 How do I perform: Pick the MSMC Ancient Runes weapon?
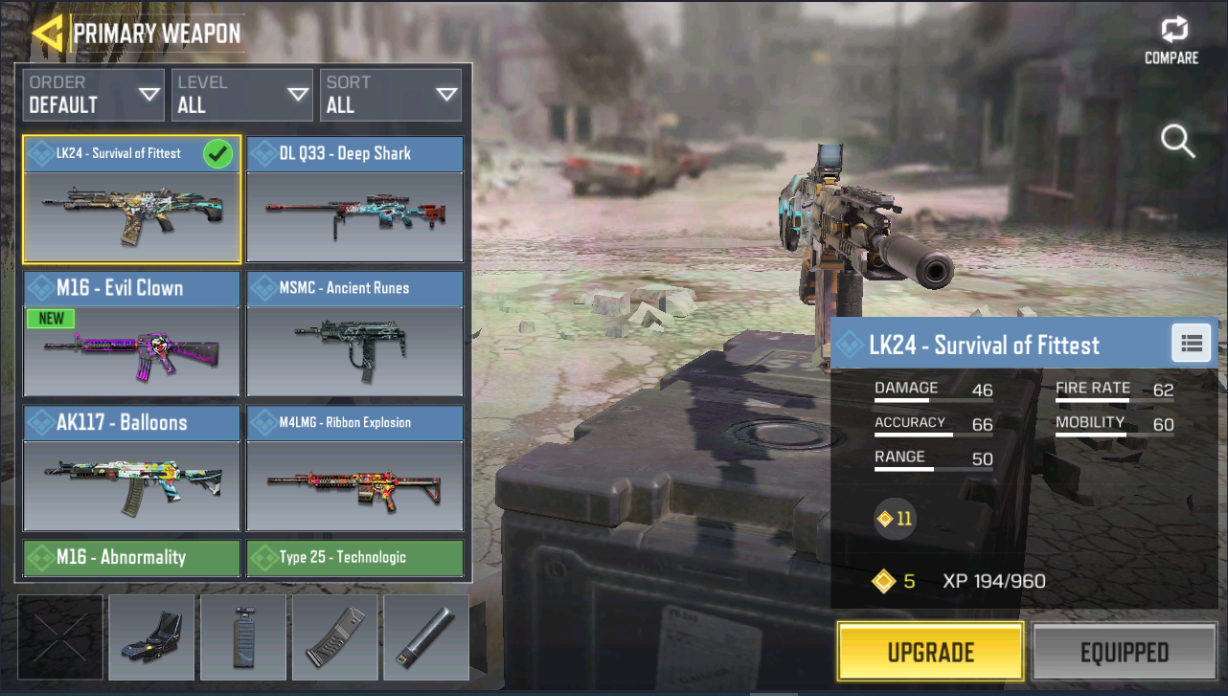355,334
